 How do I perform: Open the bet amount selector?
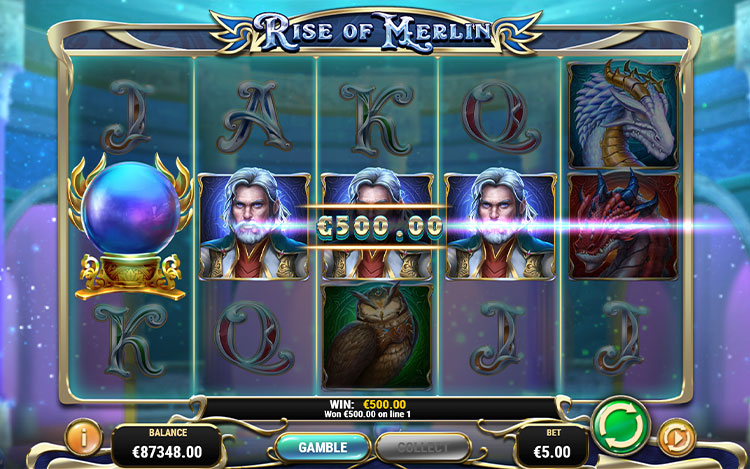tap(553, 446)
